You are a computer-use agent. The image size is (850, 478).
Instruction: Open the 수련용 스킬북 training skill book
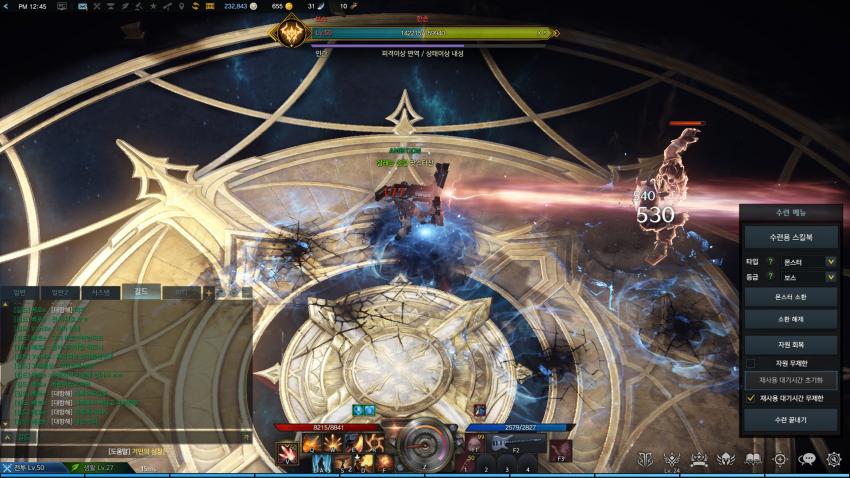(x=790, y=238)
